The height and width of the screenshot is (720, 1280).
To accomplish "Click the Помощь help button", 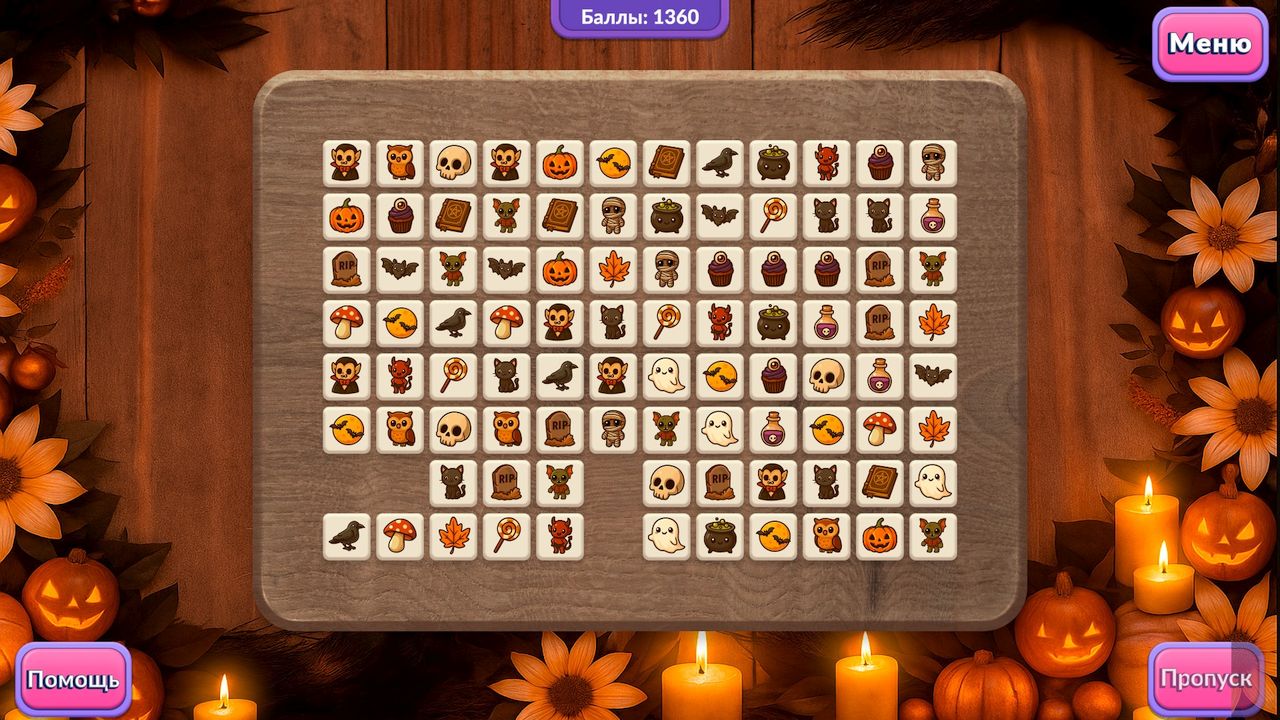I will coord(73,680).
